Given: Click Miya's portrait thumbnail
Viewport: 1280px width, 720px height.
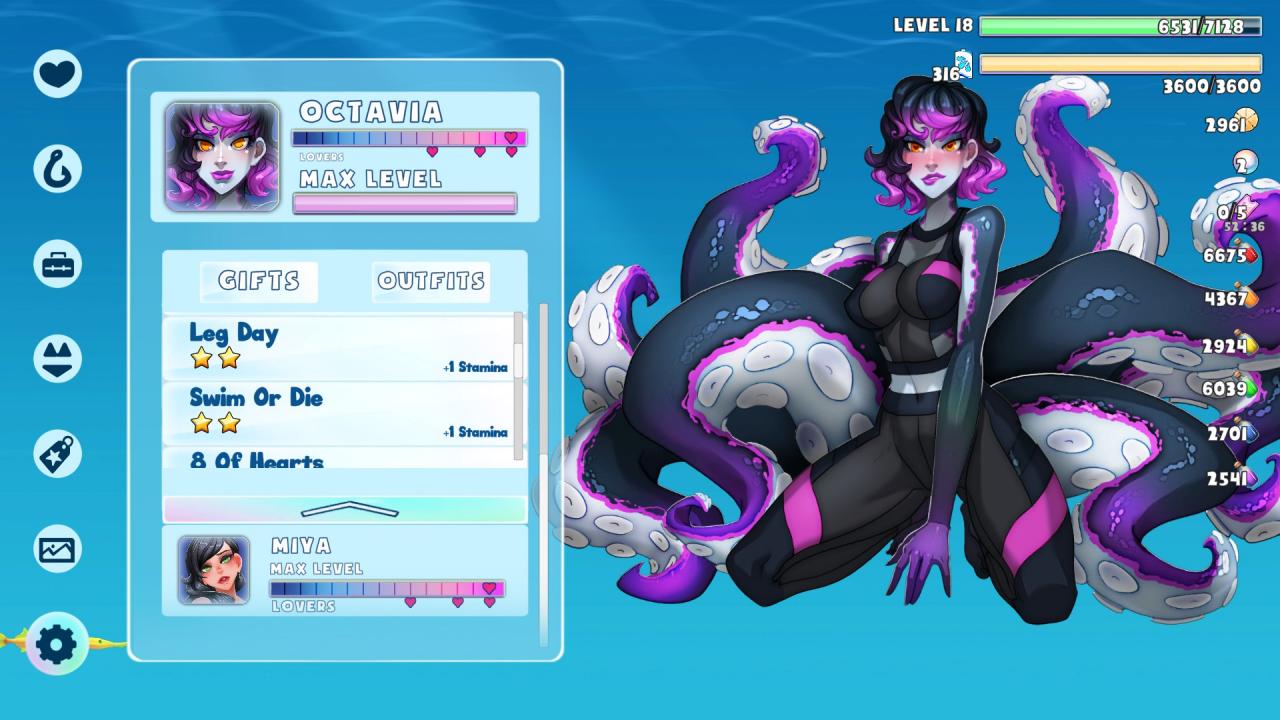Looking at the screenshot, I should 214,570.
